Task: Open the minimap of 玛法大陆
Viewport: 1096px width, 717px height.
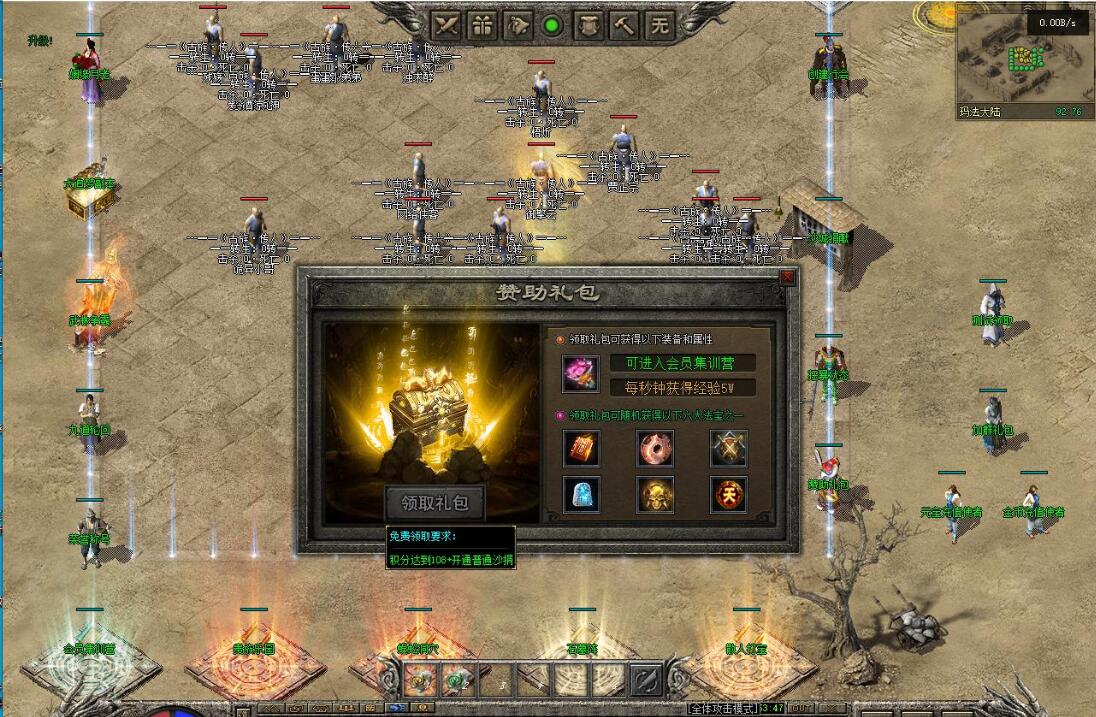Action: [1019, 58]
